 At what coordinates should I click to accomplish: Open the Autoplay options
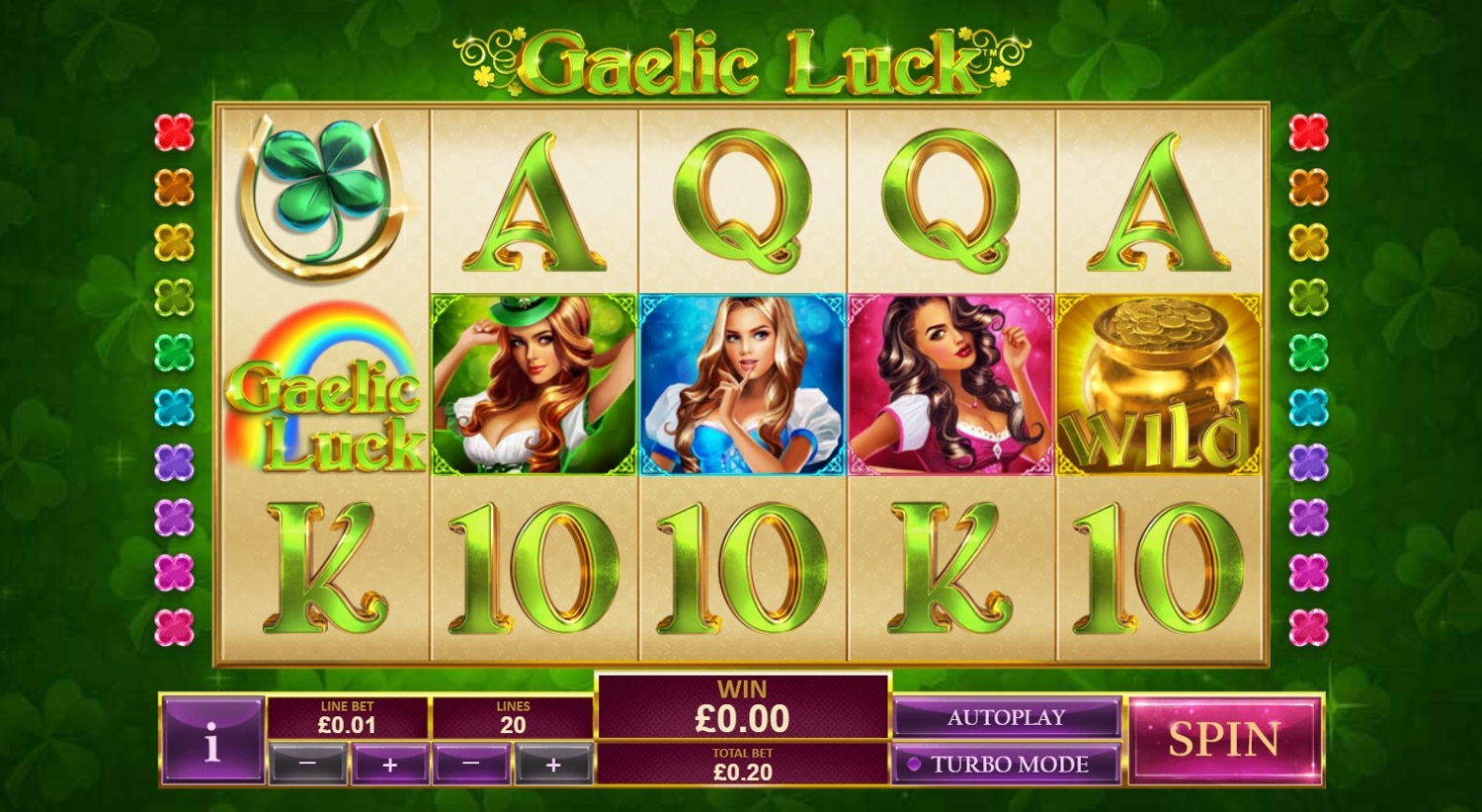[1006, 717]
